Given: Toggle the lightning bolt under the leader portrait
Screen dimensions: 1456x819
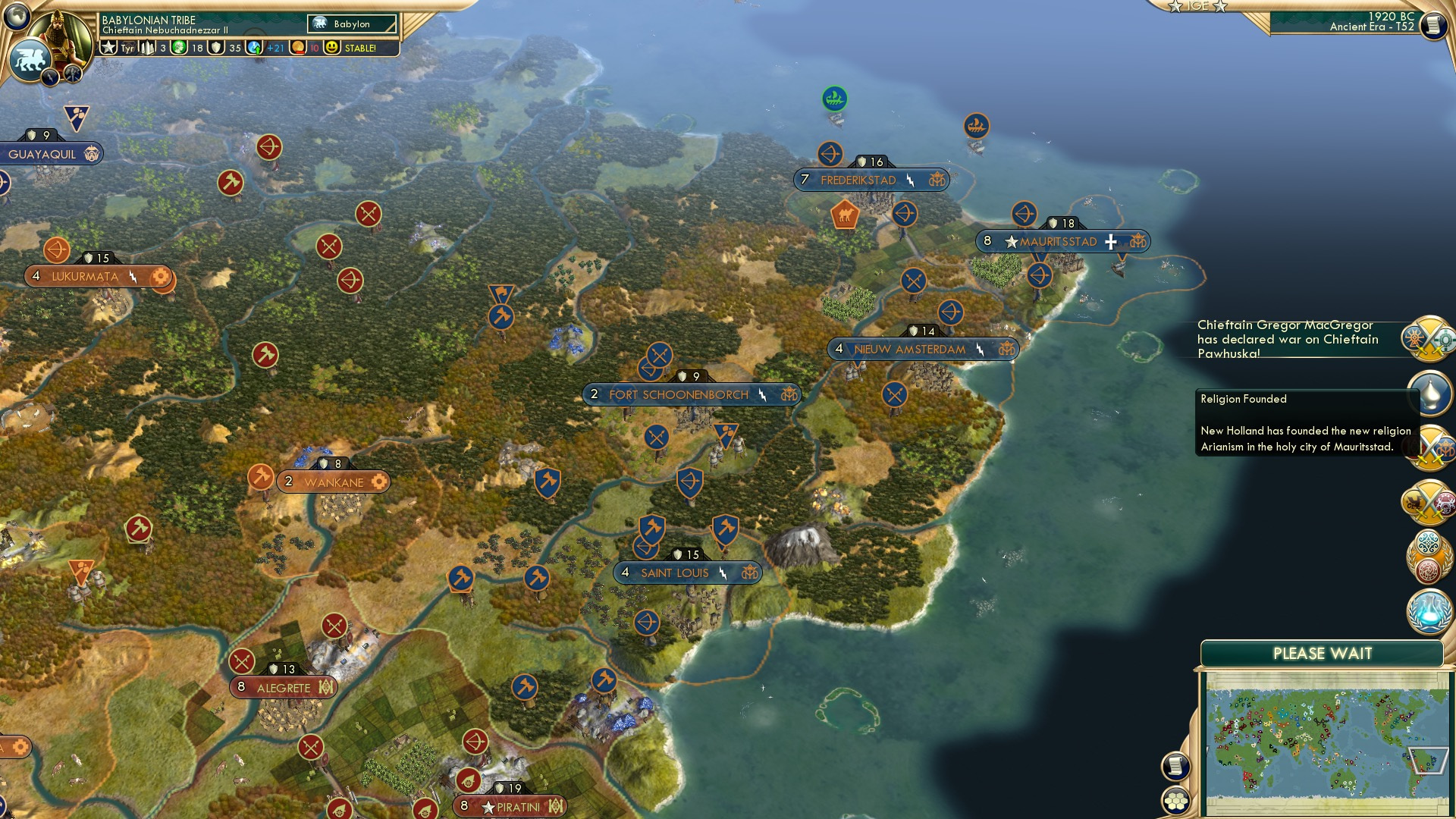Looking at the screenshot, I should pos(50,77).
